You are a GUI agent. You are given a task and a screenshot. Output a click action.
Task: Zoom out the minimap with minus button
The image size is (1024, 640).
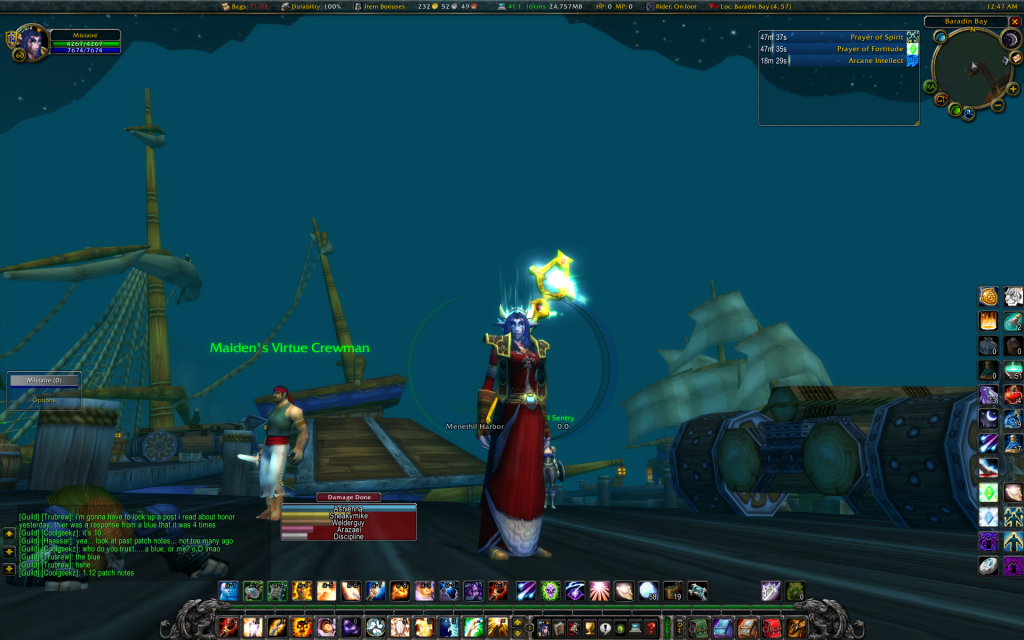(x=997, y=103)
